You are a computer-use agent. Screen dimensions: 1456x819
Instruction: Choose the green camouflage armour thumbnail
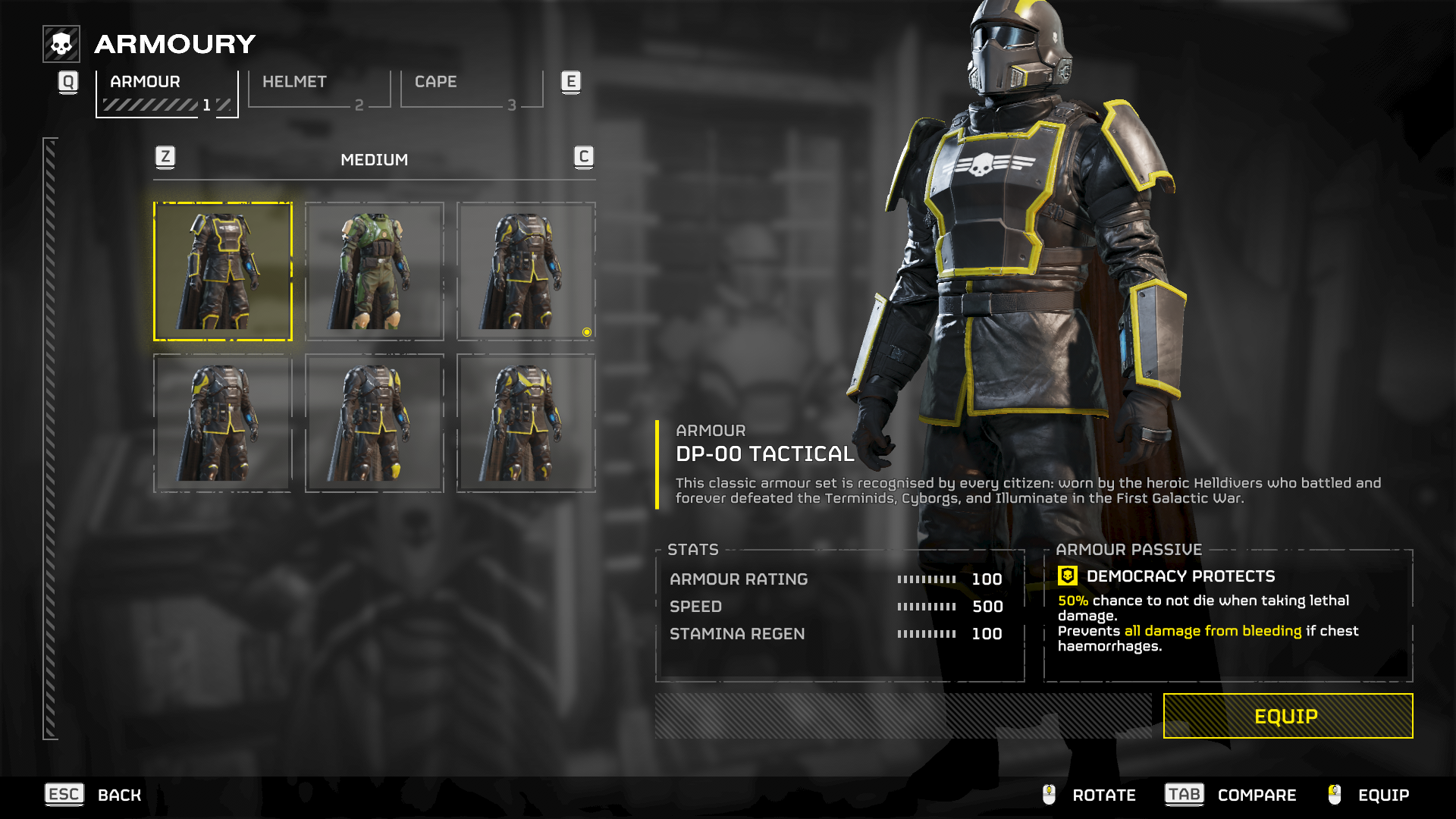point(375,271)
